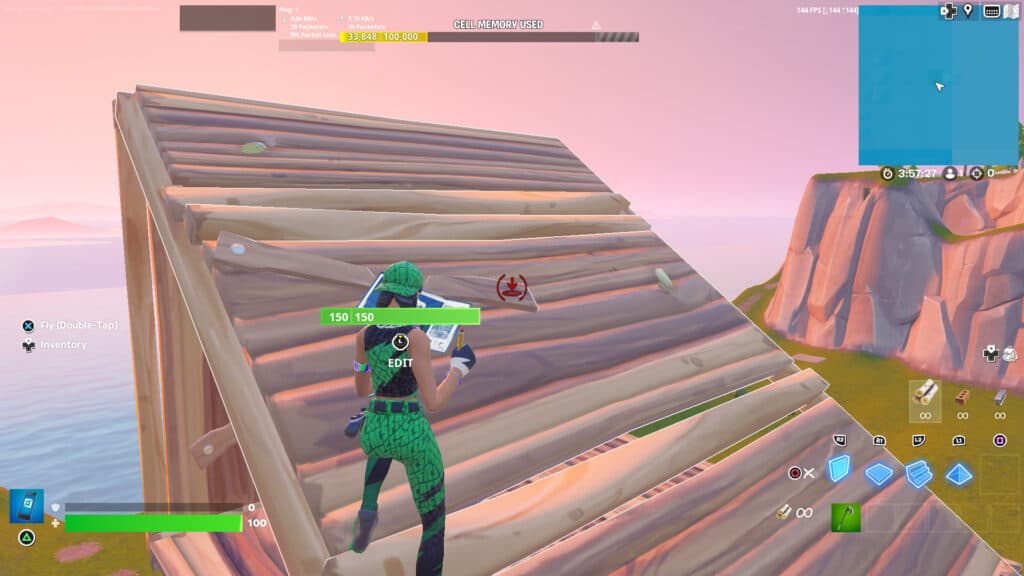1024x576 pixels.
Task: Open the folded map icon
Action: [1013, 11]
